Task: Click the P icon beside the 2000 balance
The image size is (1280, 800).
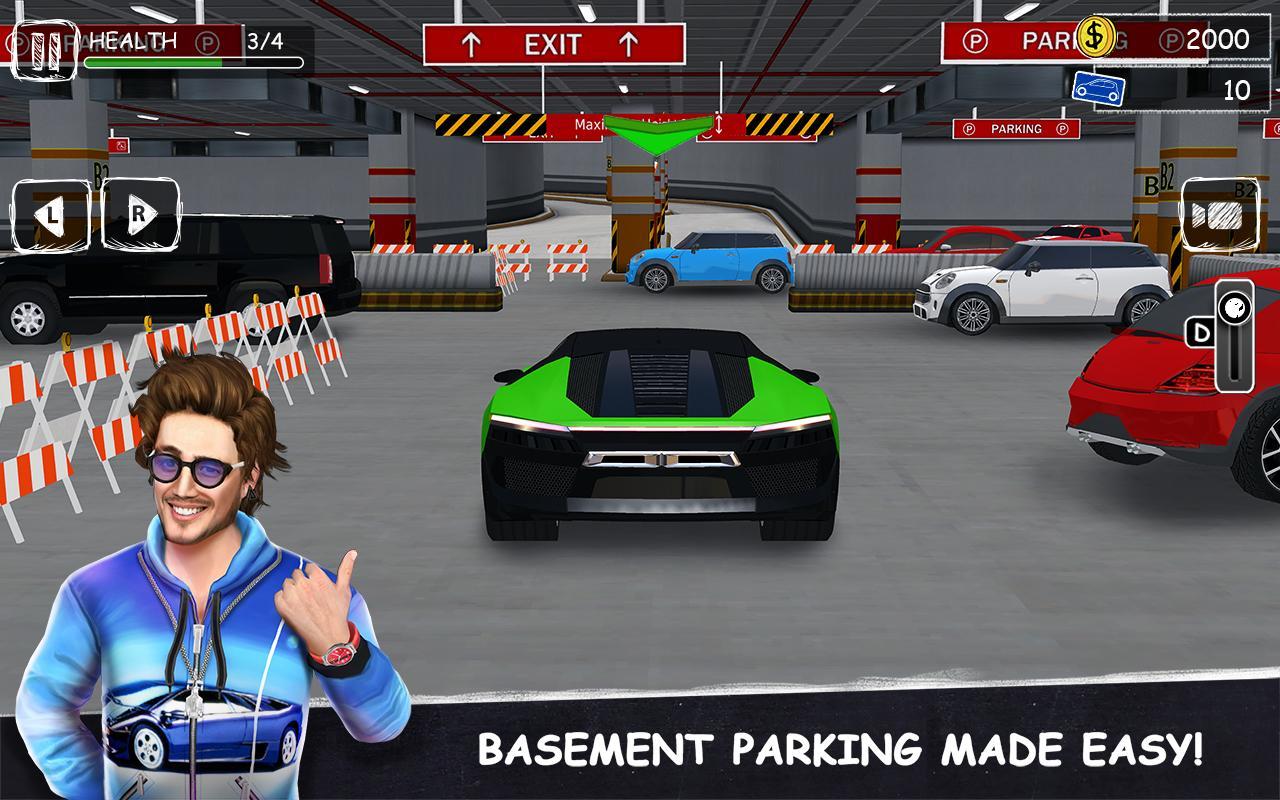Action: 1170,38
